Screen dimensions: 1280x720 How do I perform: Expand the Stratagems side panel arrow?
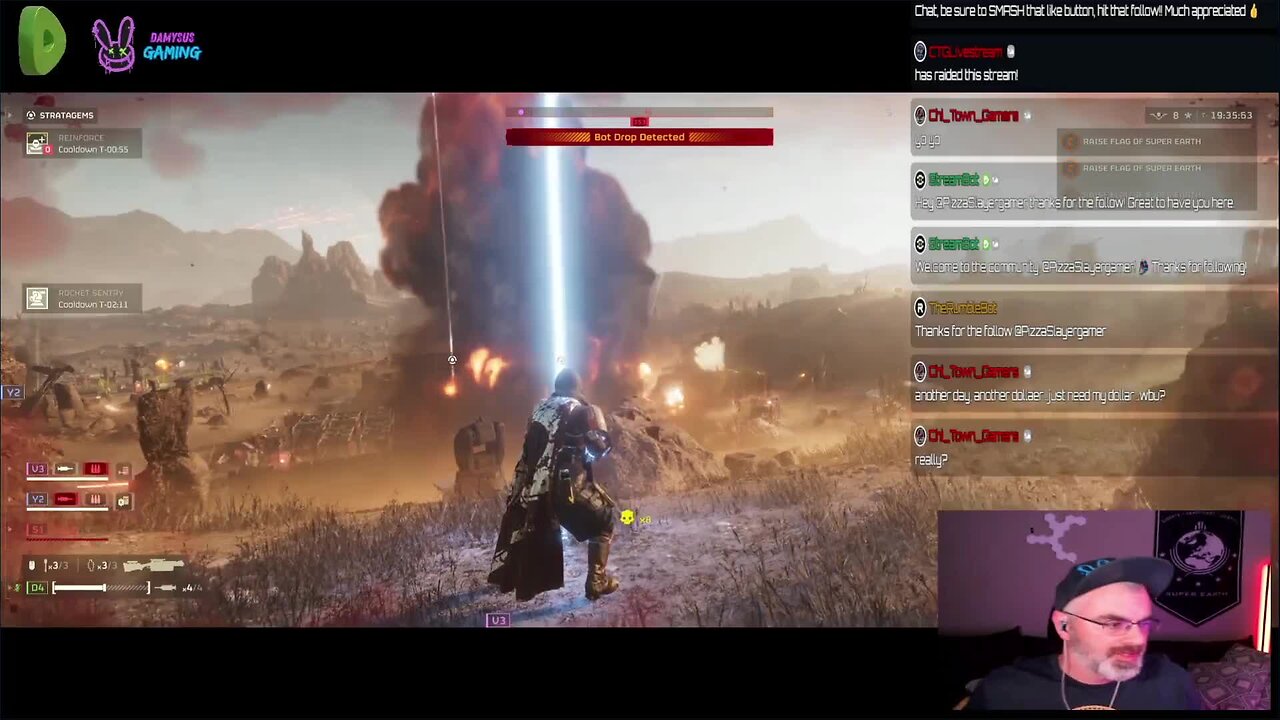pyautogui.click(x=9, y=114)
